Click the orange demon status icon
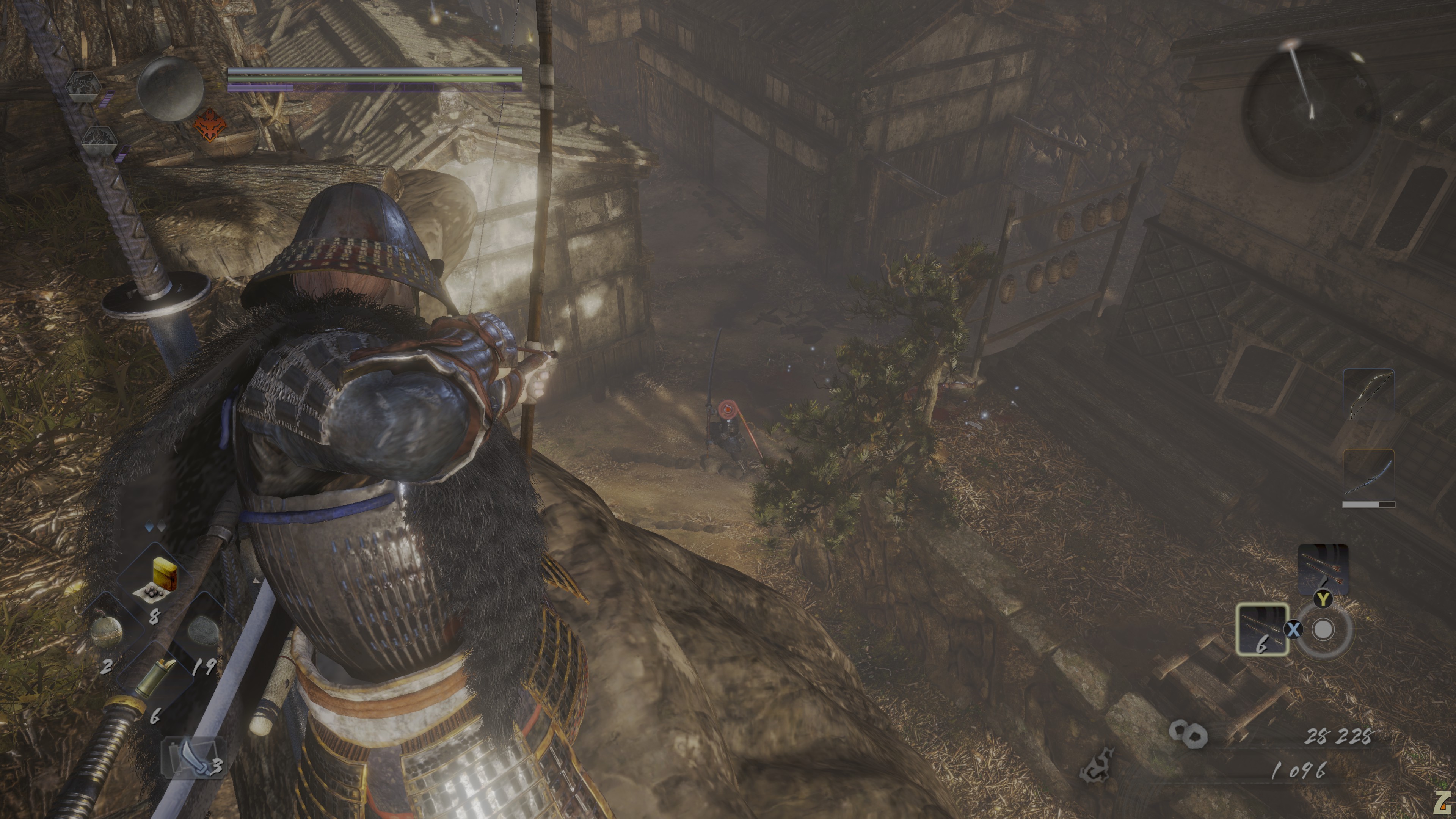The width and height of the screenshot is (1456, 819). pyautogui.click(x=210, y=126)
